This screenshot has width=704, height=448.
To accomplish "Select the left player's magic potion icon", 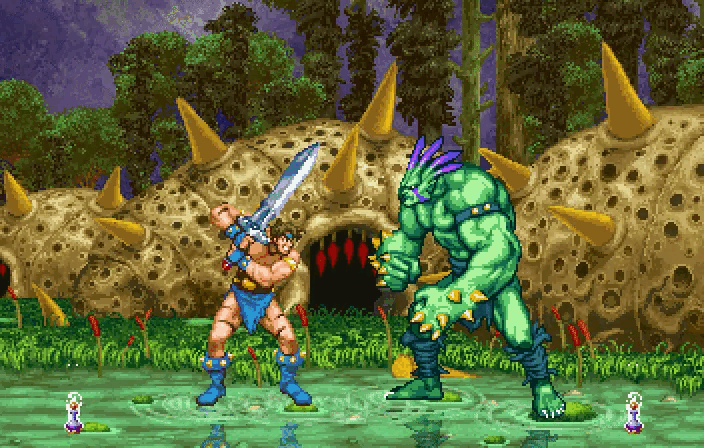I will 74,414.
